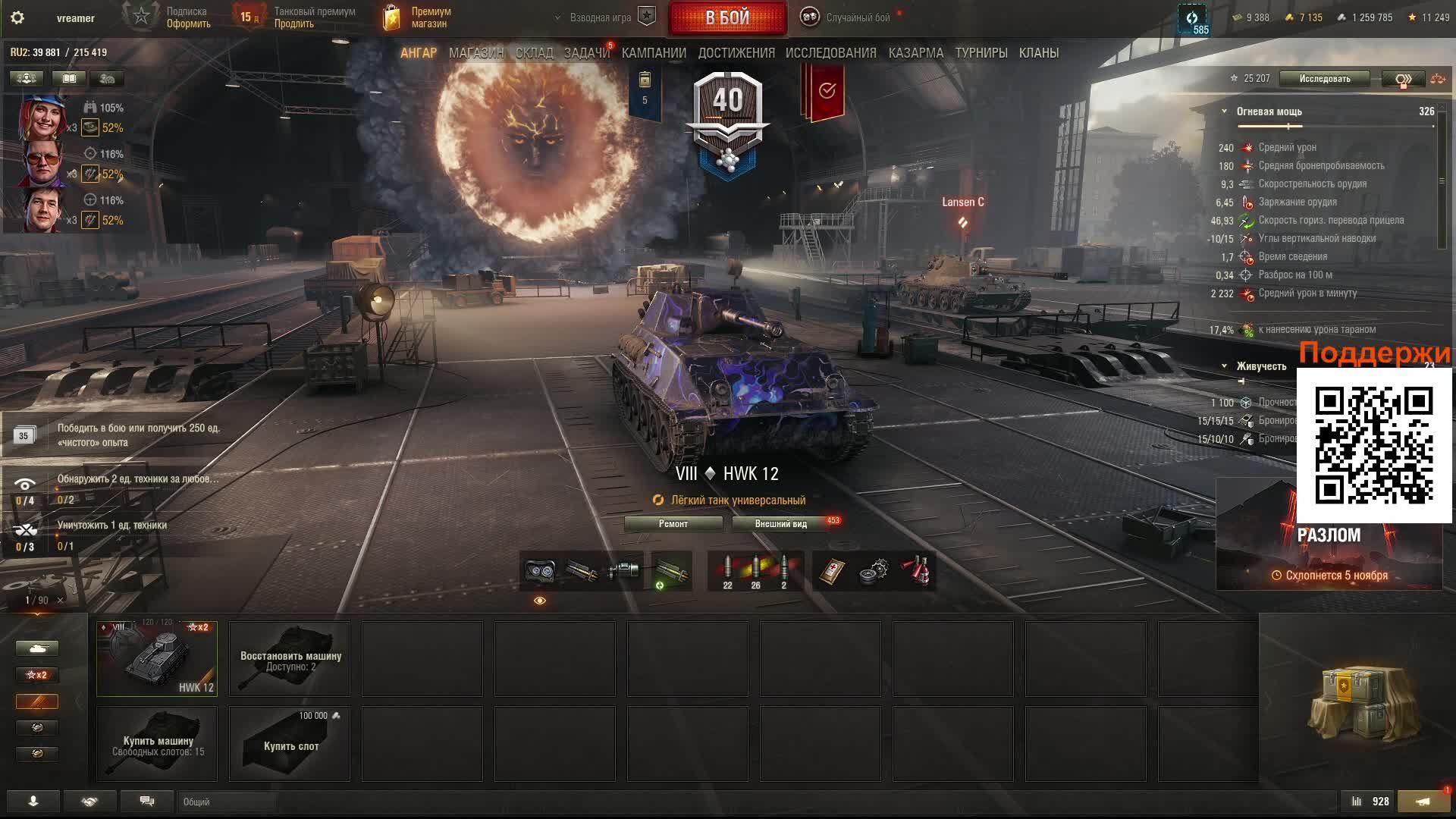Go to the ИССЛЕДОВАНИЯ research tab
1456x819 pixels.
point(830,53)
